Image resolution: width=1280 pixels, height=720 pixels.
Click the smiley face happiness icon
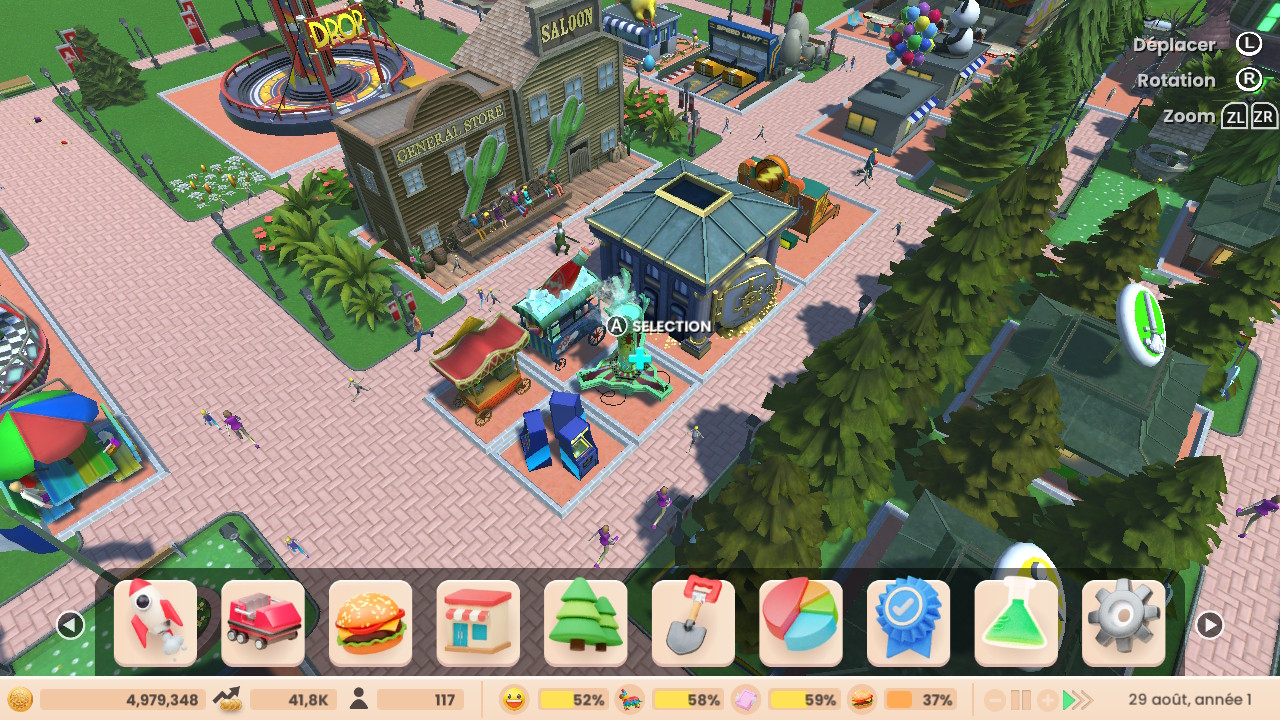pos(514,699)
